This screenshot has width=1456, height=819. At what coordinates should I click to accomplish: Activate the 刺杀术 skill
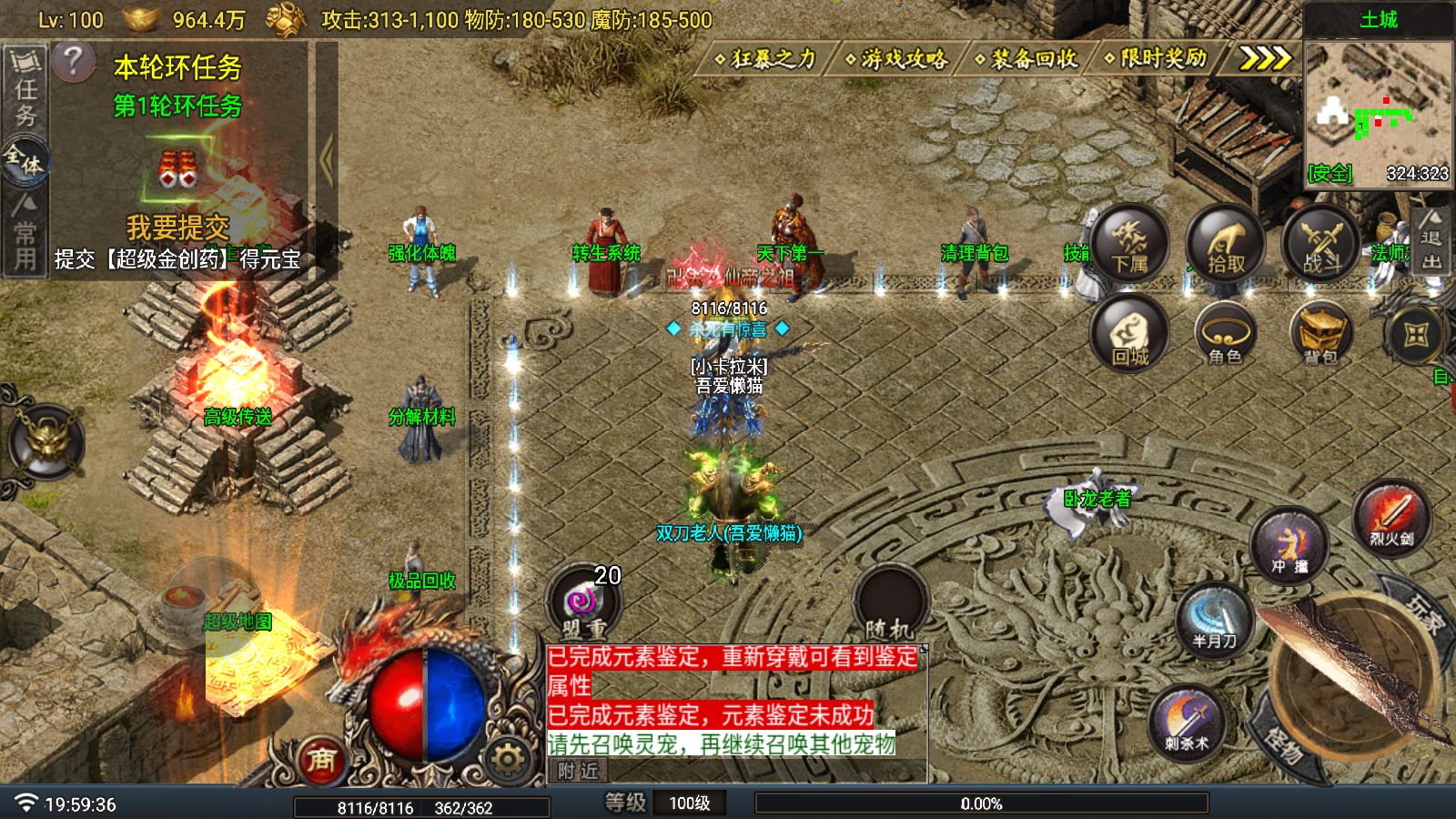[x=1187, y=723]
